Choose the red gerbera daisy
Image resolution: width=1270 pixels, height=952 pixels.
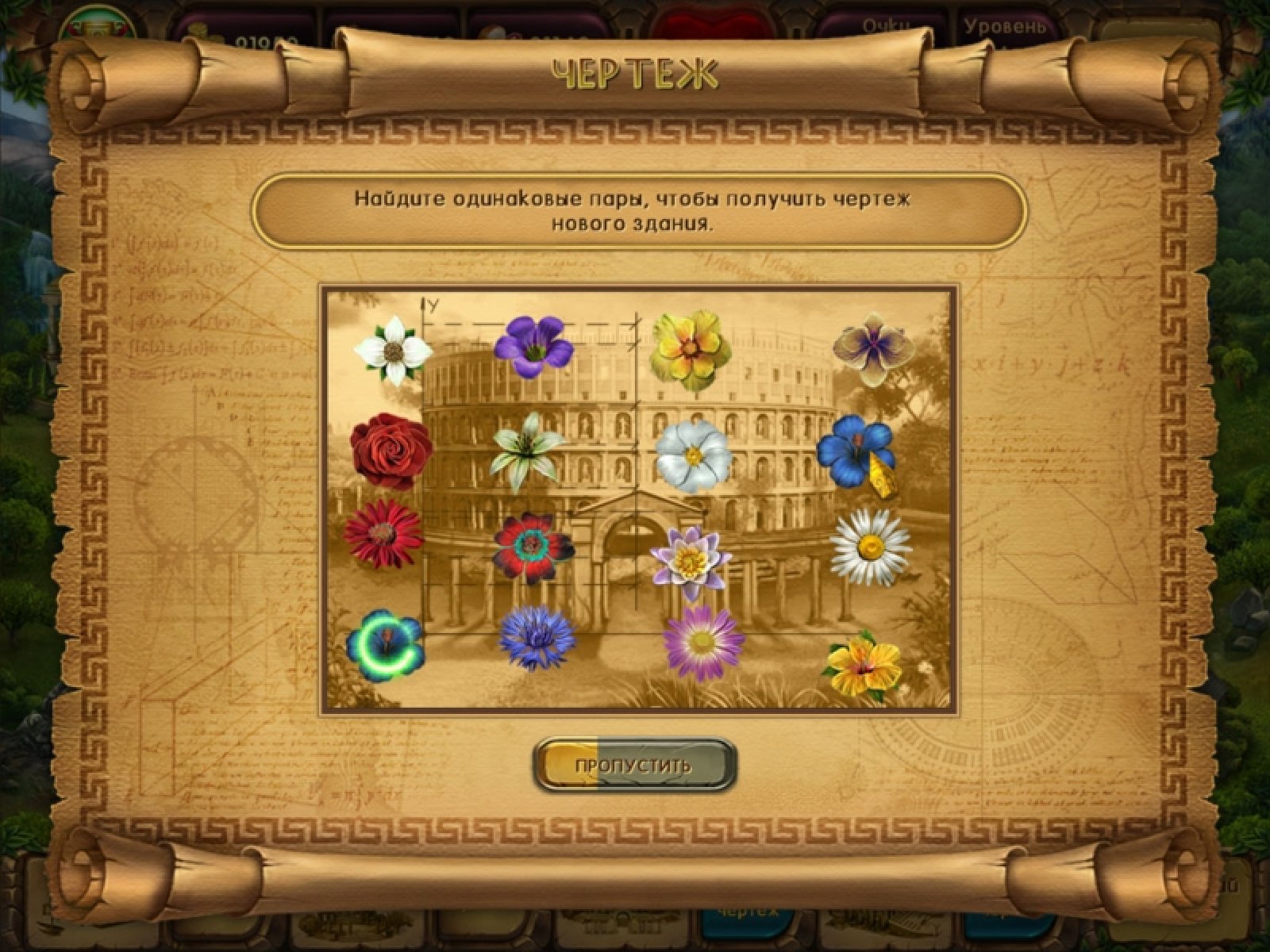(x=383, y=533)
